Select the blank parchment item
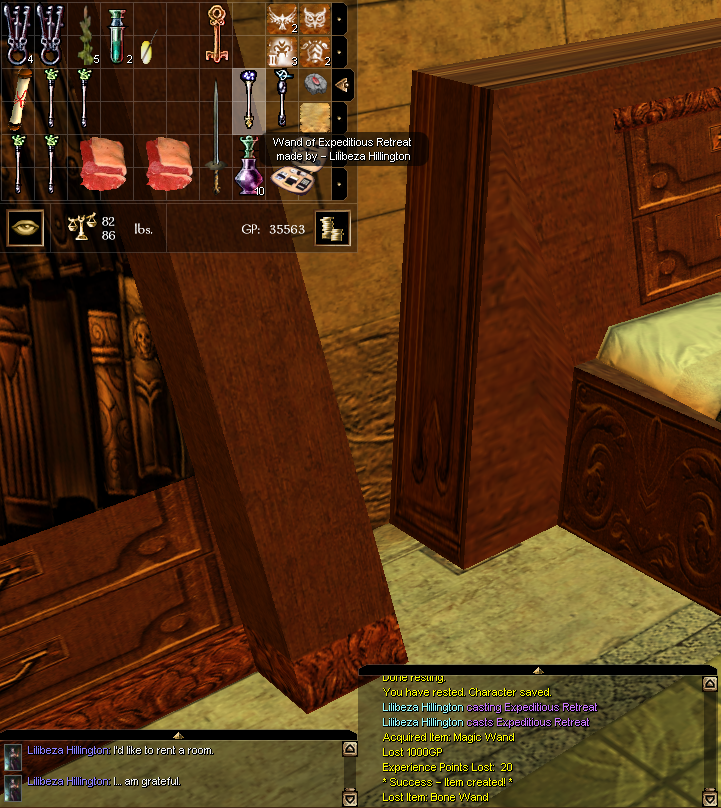Screen dimensions: 721x808 tap(316, 115)
